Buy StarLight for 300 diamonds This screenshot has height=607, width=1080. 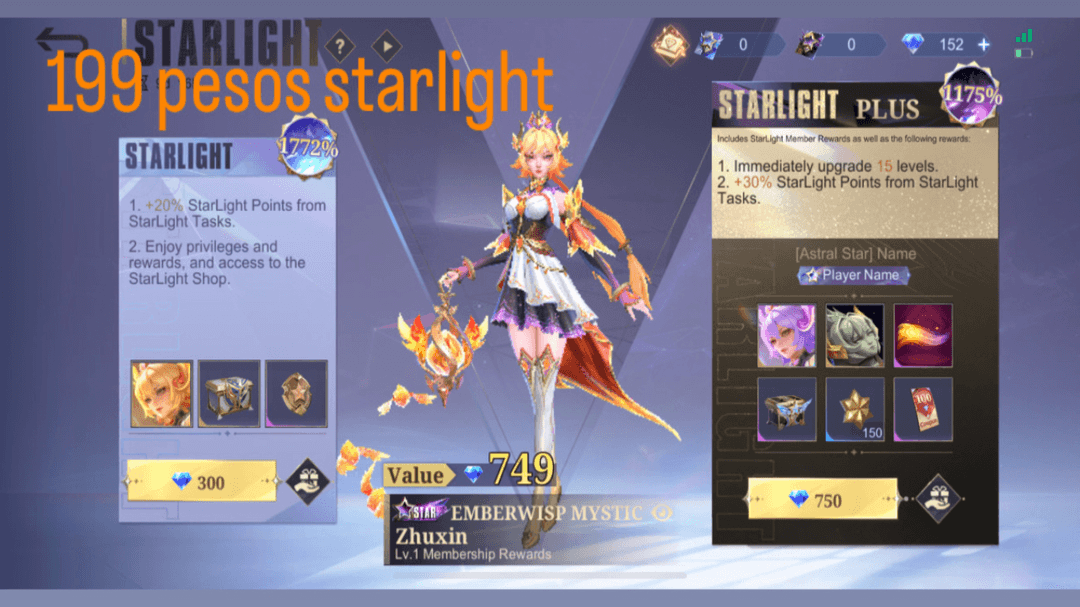(x=201, y=482)
